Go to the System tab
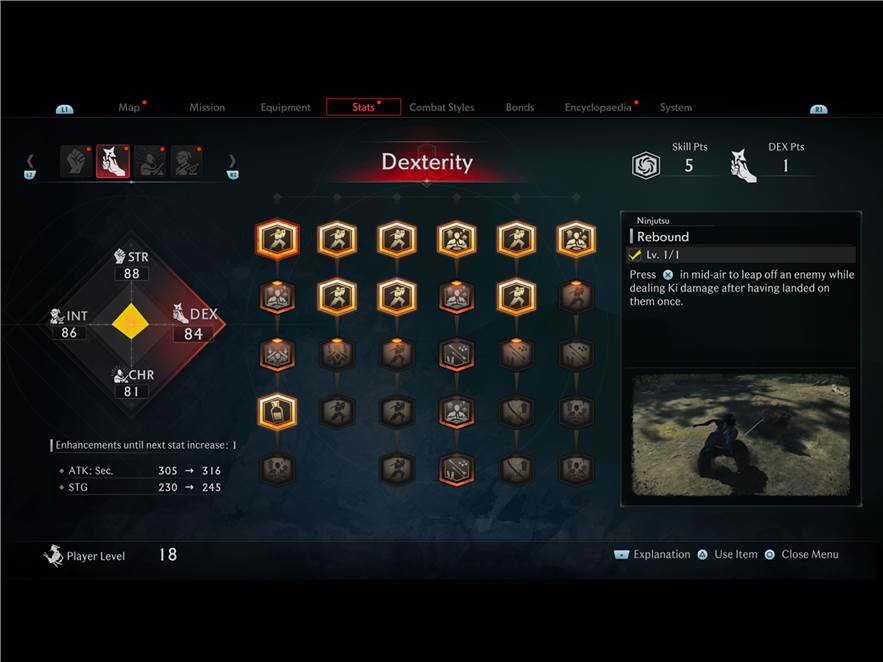Screen dimensions: 883x662 675,107
